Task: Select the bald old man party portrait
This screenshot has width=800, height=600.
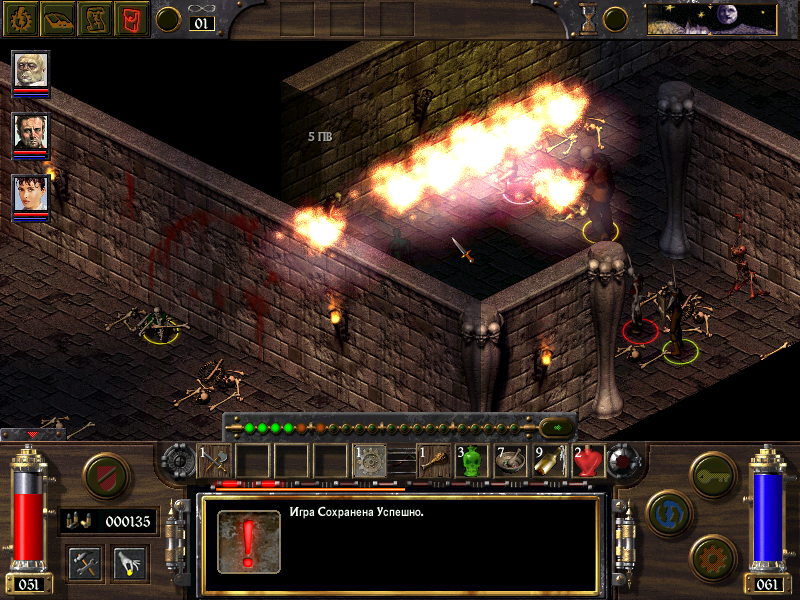Action: pos(31,70)
